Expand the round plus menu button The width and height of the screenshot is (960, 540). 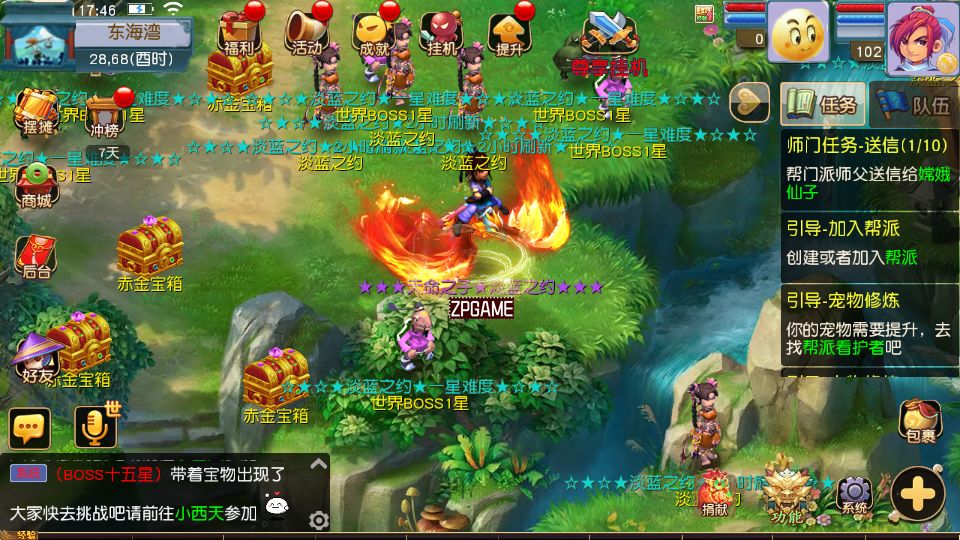[x=917, y=493]
